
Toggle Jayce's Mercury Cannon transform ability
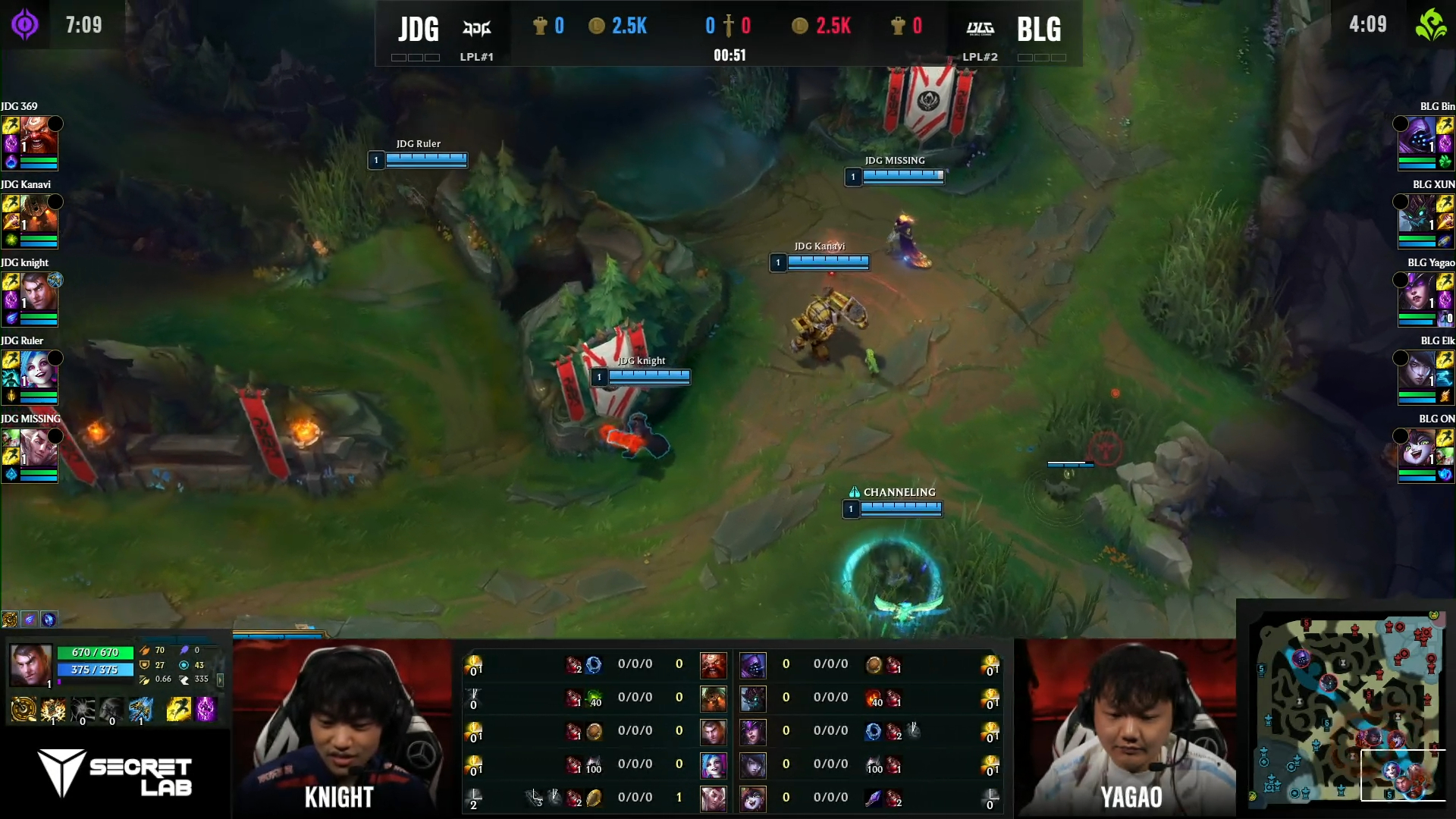[x=141, y=711]
